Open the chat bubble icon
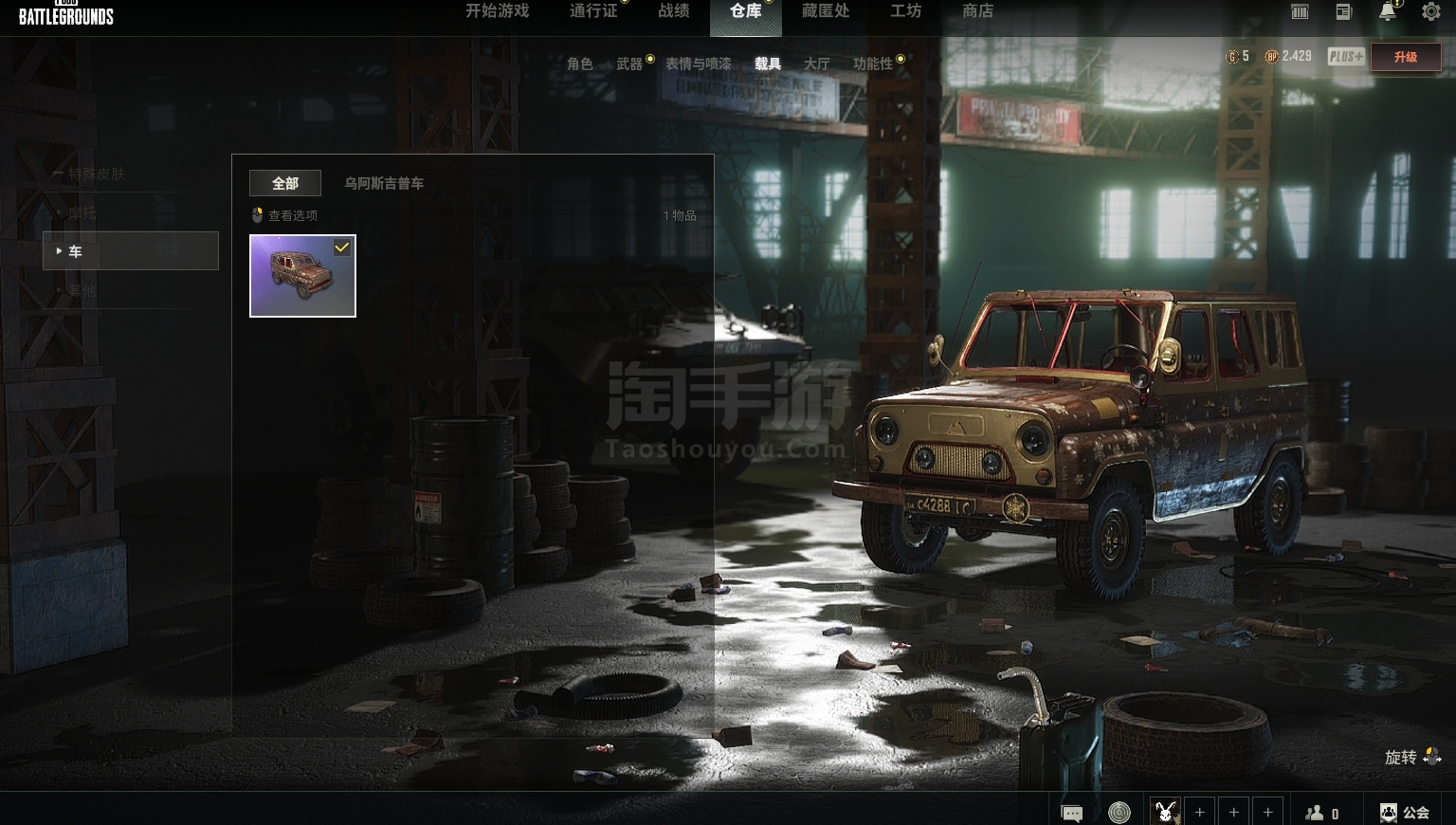Image resolution: width=1456 pixels, height=825 pixels. pos(1072,813)
